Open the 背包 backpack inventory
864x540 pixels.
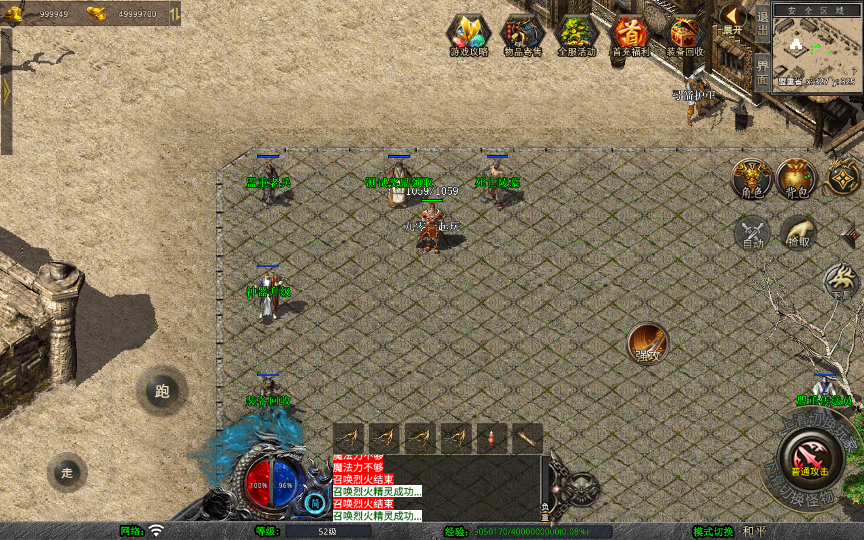point(797,178)
